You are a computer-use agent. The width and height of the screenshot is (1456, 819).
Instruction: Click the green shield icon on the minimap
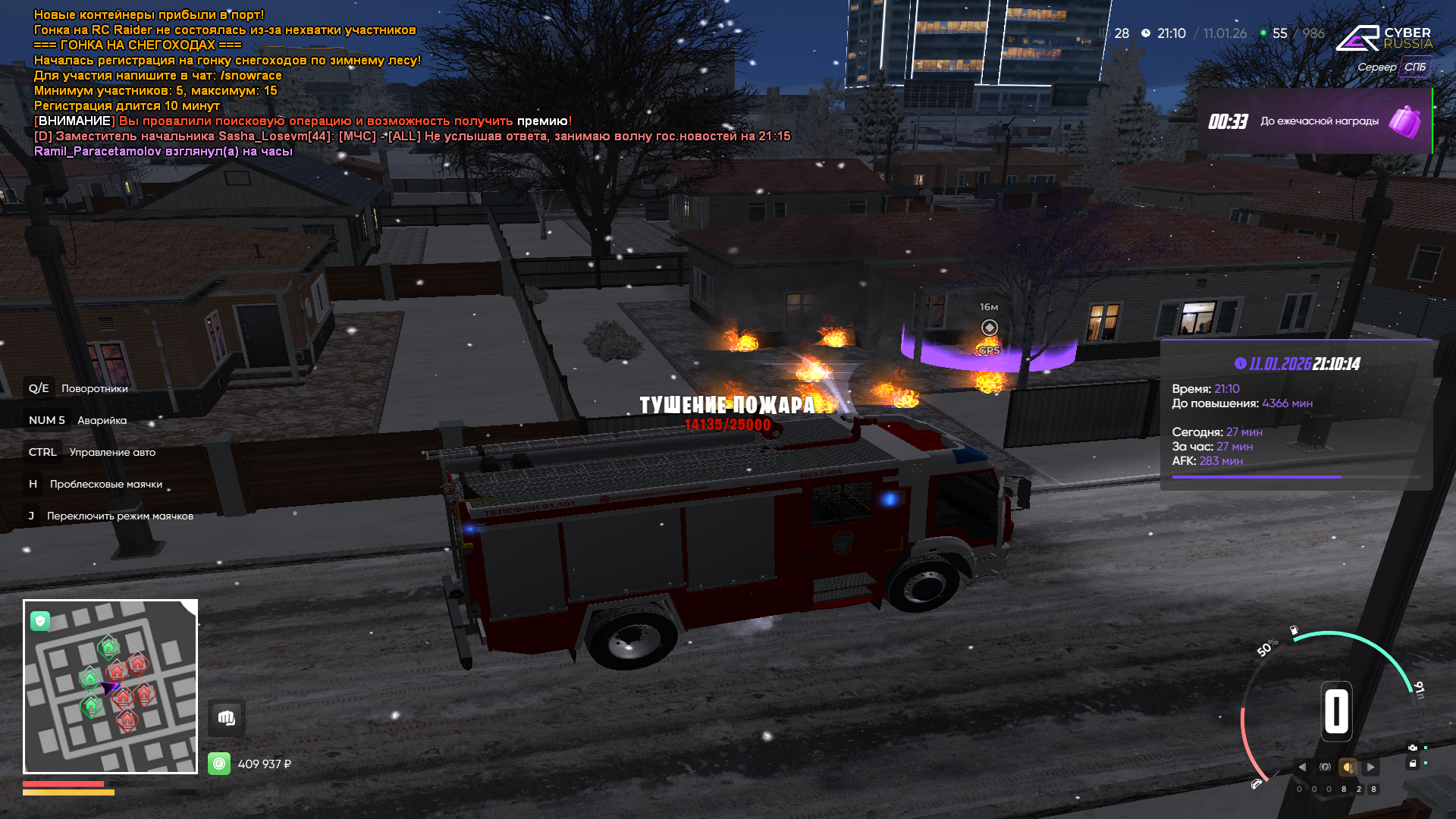[x=40, y=621]
